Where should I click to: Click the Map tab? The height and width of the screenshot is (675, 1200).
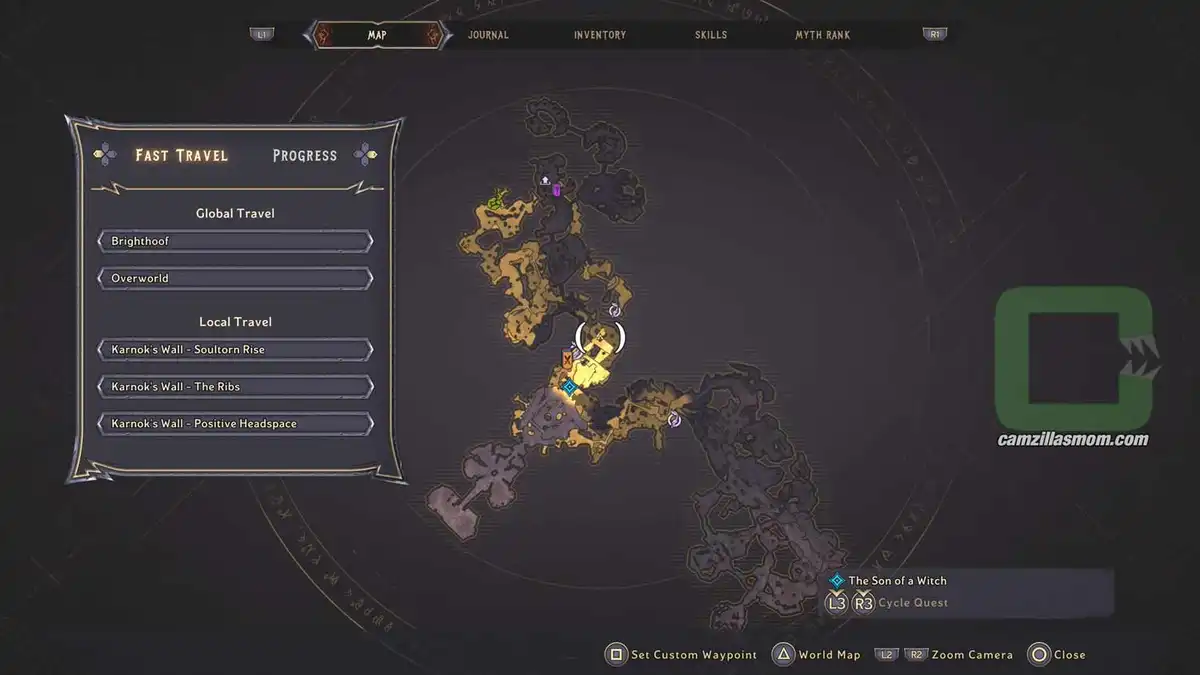377,35
